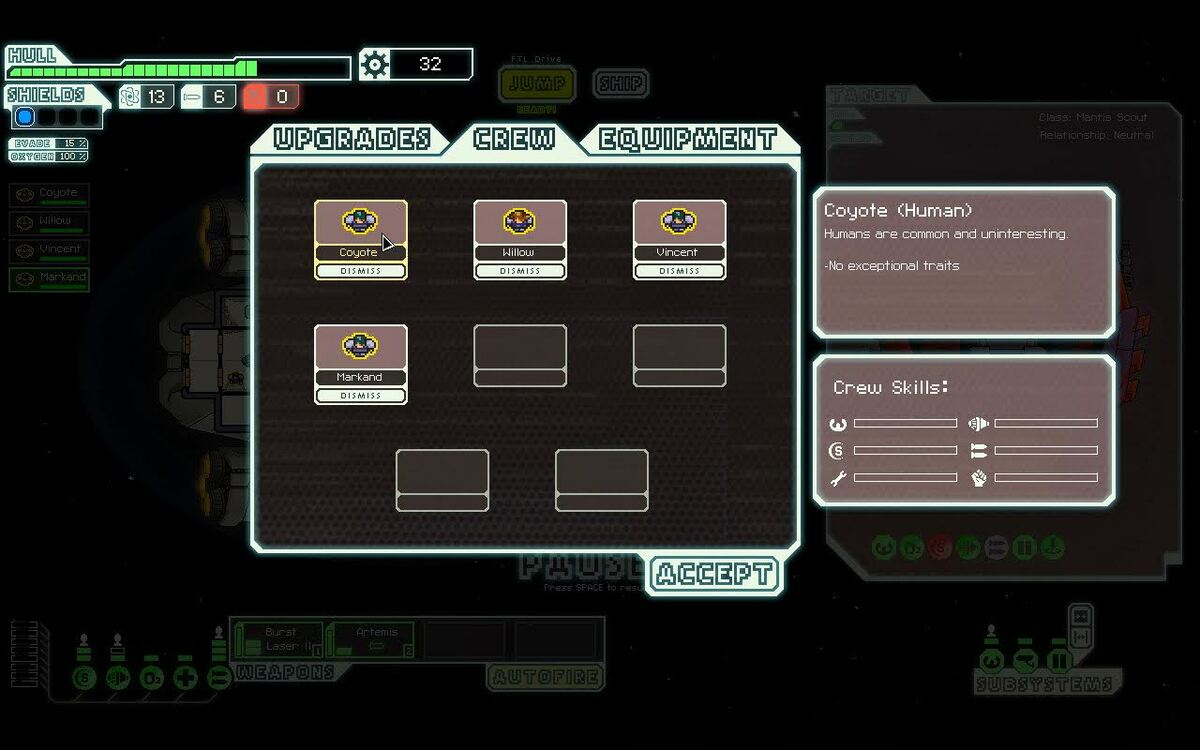The height and width of the screenshot is (750, 1200).
Task: Dismiss crew member Coyote
Action: point(360,271)
